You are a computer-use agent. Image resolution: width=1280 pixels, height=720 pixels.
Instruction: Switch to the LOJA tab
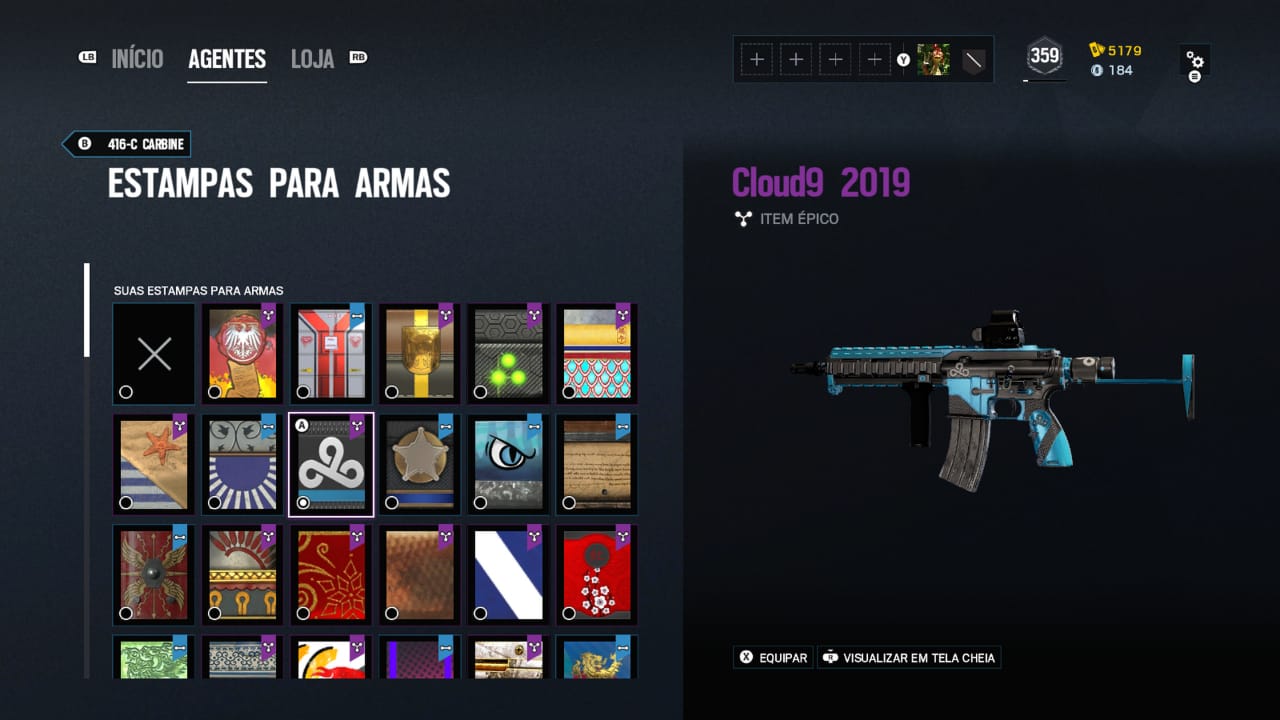coord(311,59)
